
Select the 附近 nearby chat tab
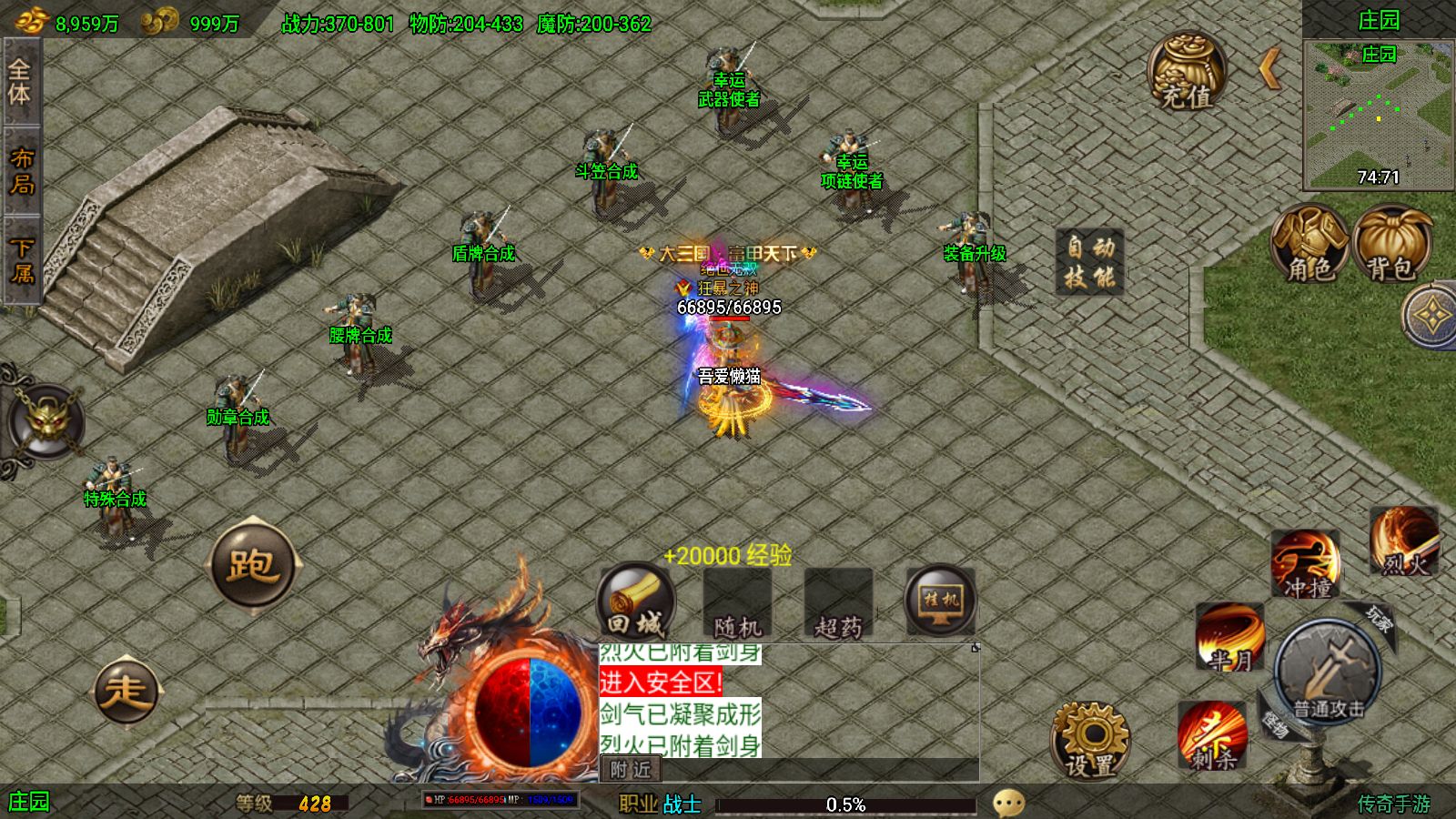631,770
